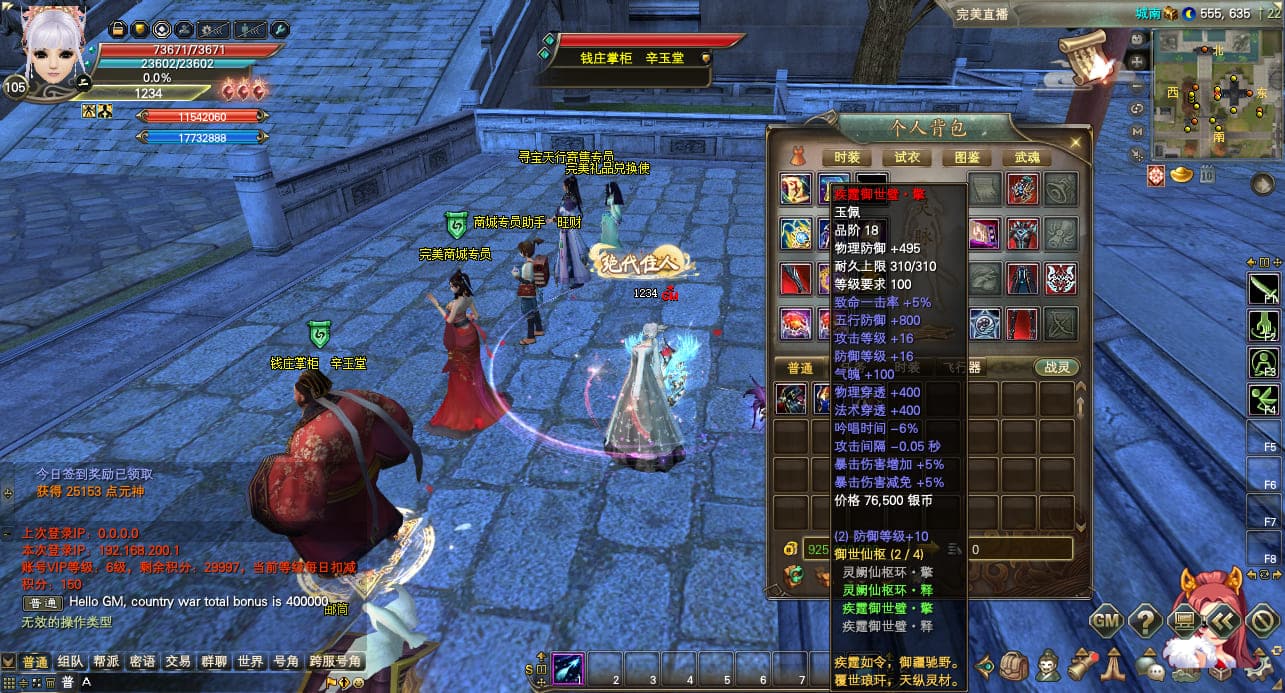The height and width of the screenshot is (693, 1285).
Task: Select the 组队 chat channel tab
Action: (x=70, y=662)
